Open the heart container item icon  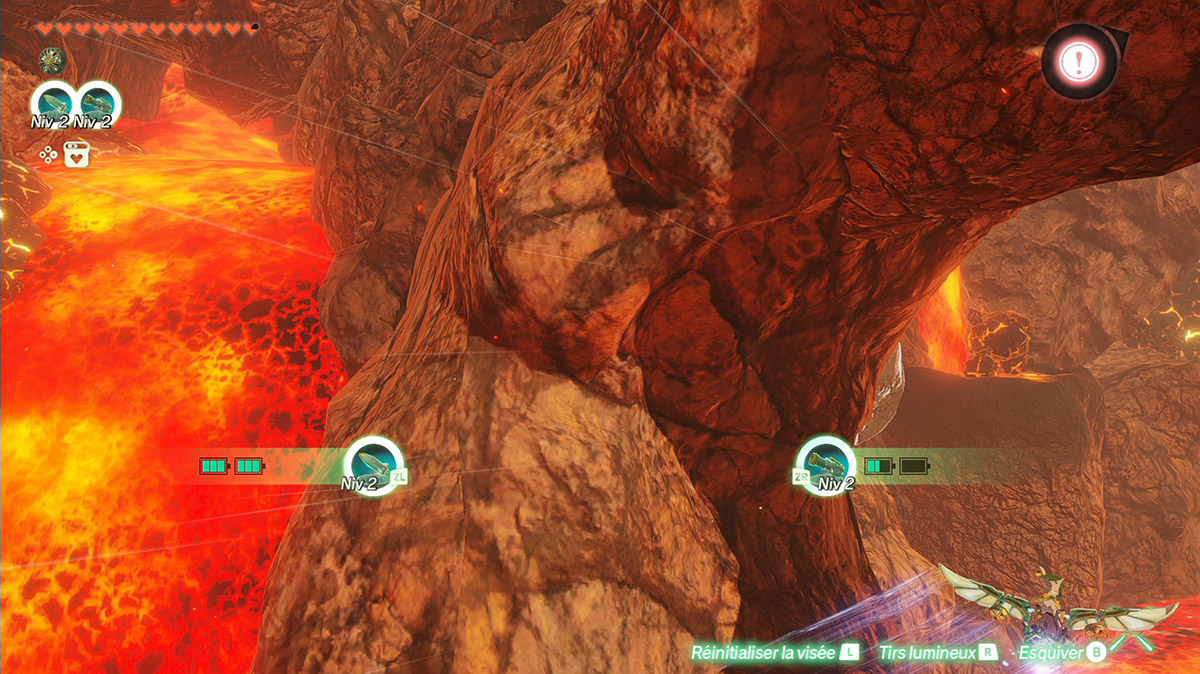tap(76, 154)
